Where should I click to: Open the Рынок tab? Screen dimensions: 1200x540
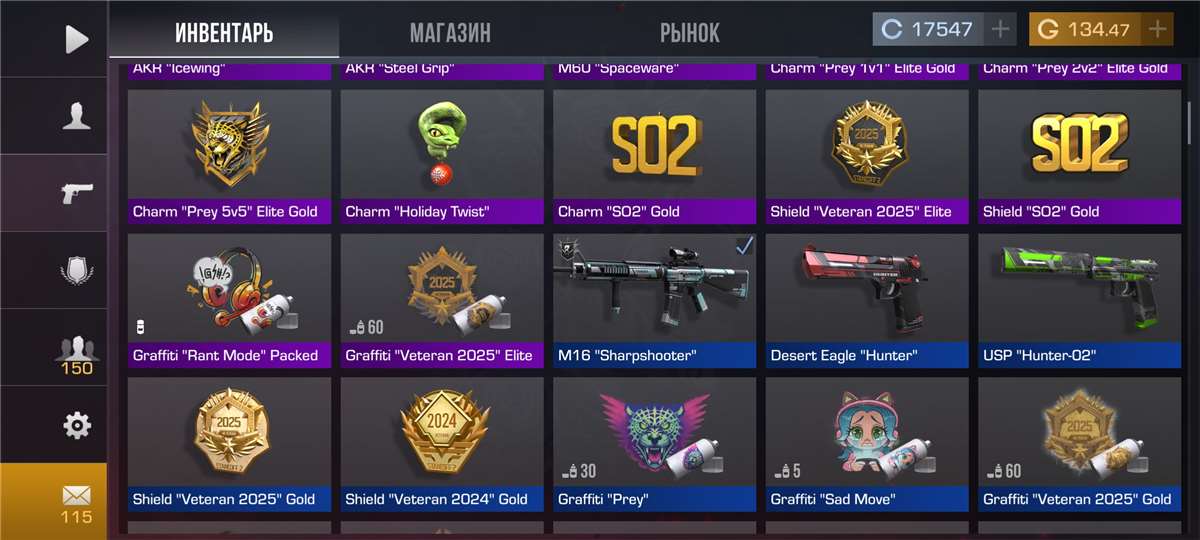click(689, 32)
